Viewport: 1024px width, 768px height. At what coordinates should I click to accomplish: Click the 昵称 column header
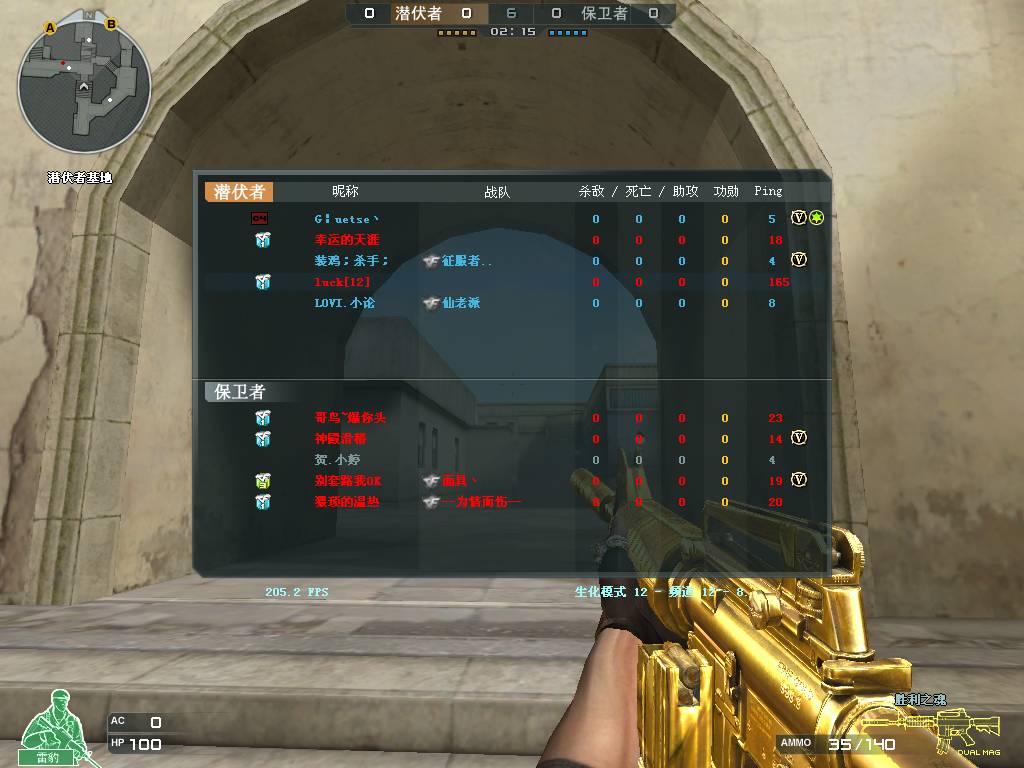[x=345, y=191]
